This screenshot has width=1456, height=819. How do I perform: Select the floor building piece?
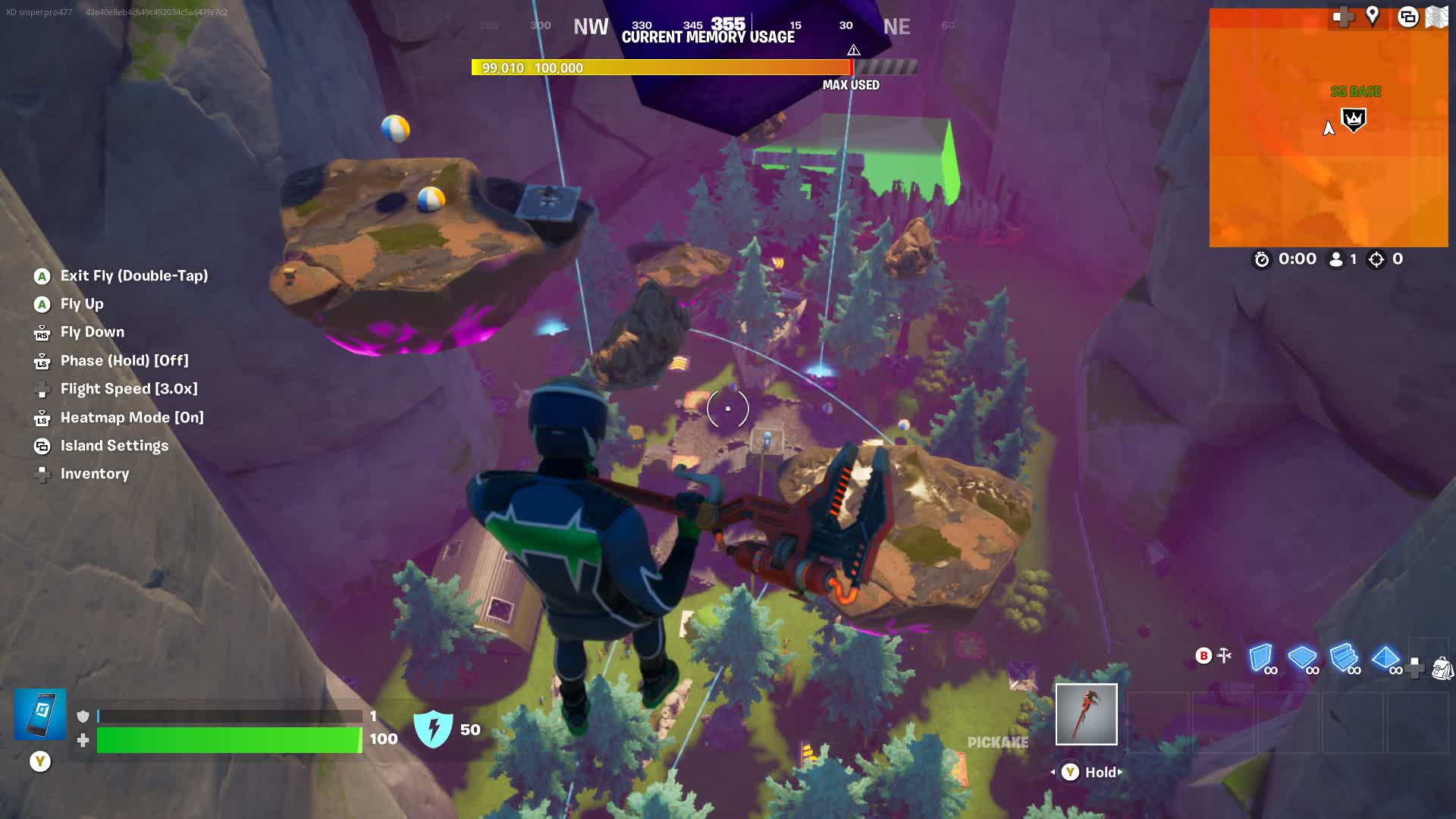1302,657
